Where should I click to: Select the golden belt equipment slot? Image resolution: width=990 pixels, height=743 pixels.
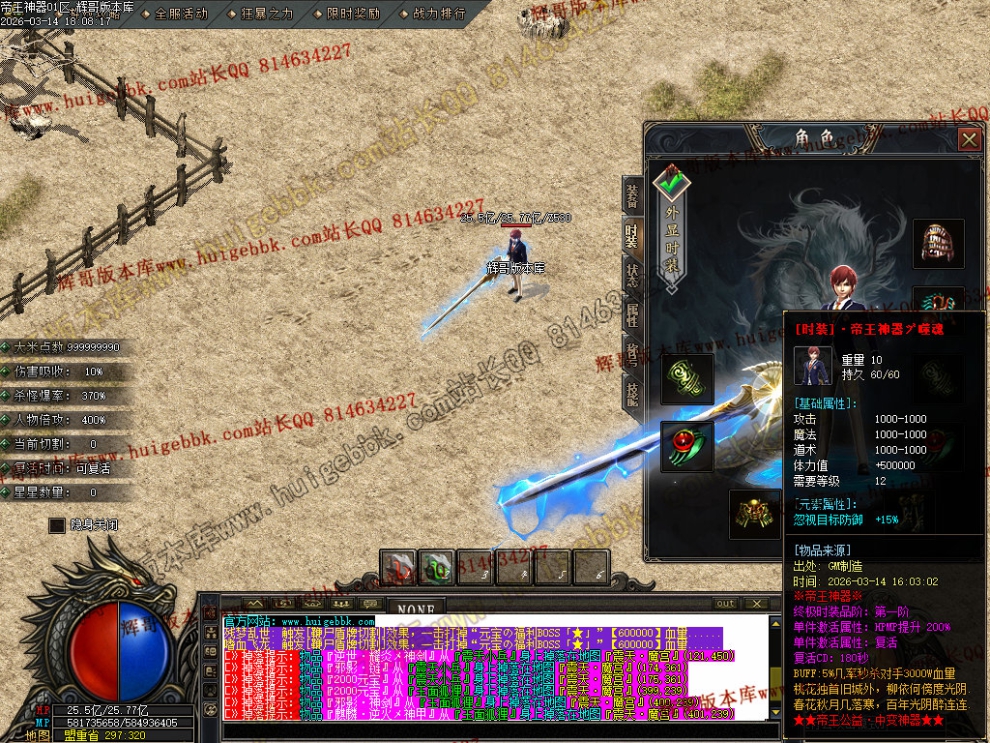(x=754, y=514)
